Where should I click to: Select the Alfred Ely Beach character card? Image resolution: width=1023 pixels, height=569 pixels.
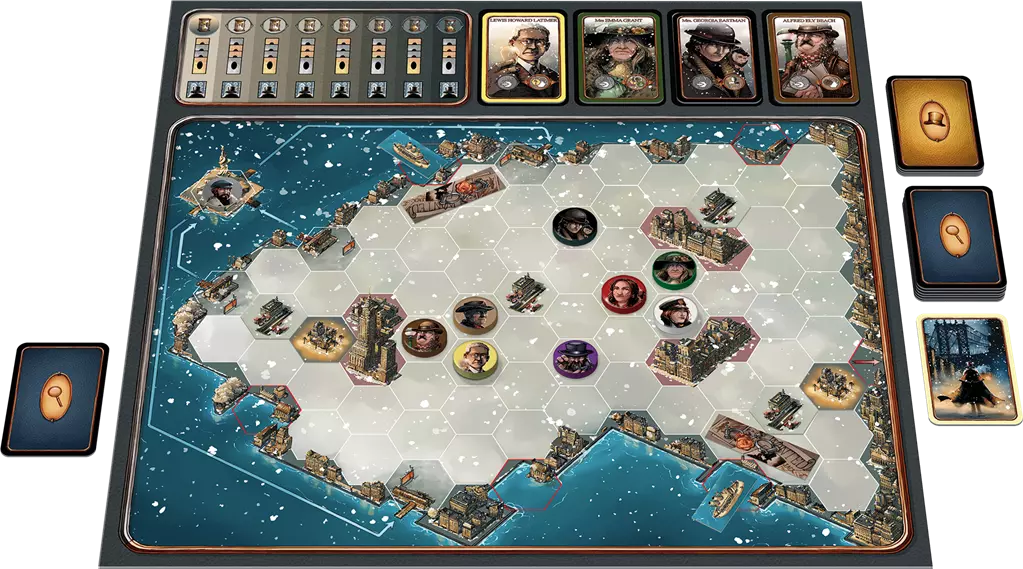point(806,57)
